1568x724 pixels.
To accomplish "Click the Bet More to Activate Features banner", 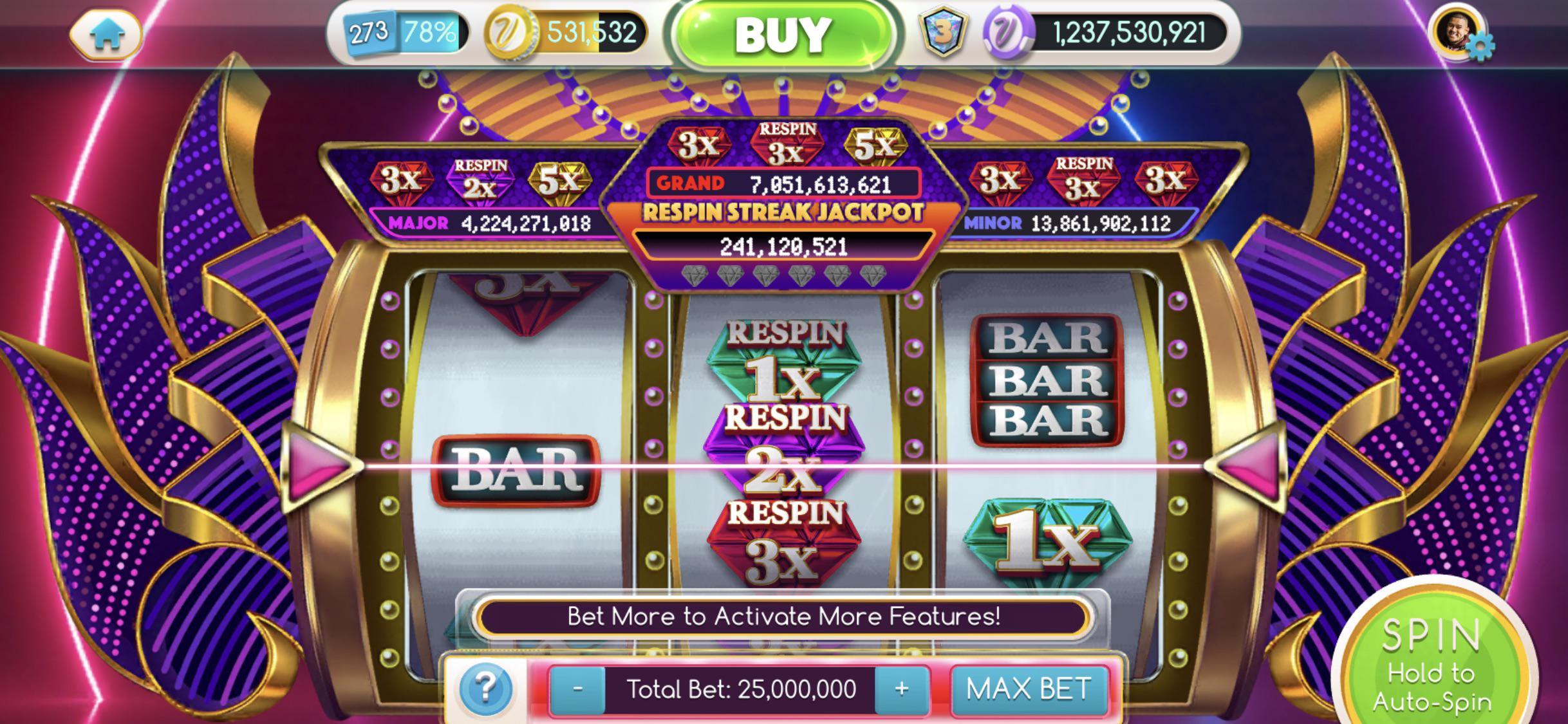I will click(x=782, y=616).
